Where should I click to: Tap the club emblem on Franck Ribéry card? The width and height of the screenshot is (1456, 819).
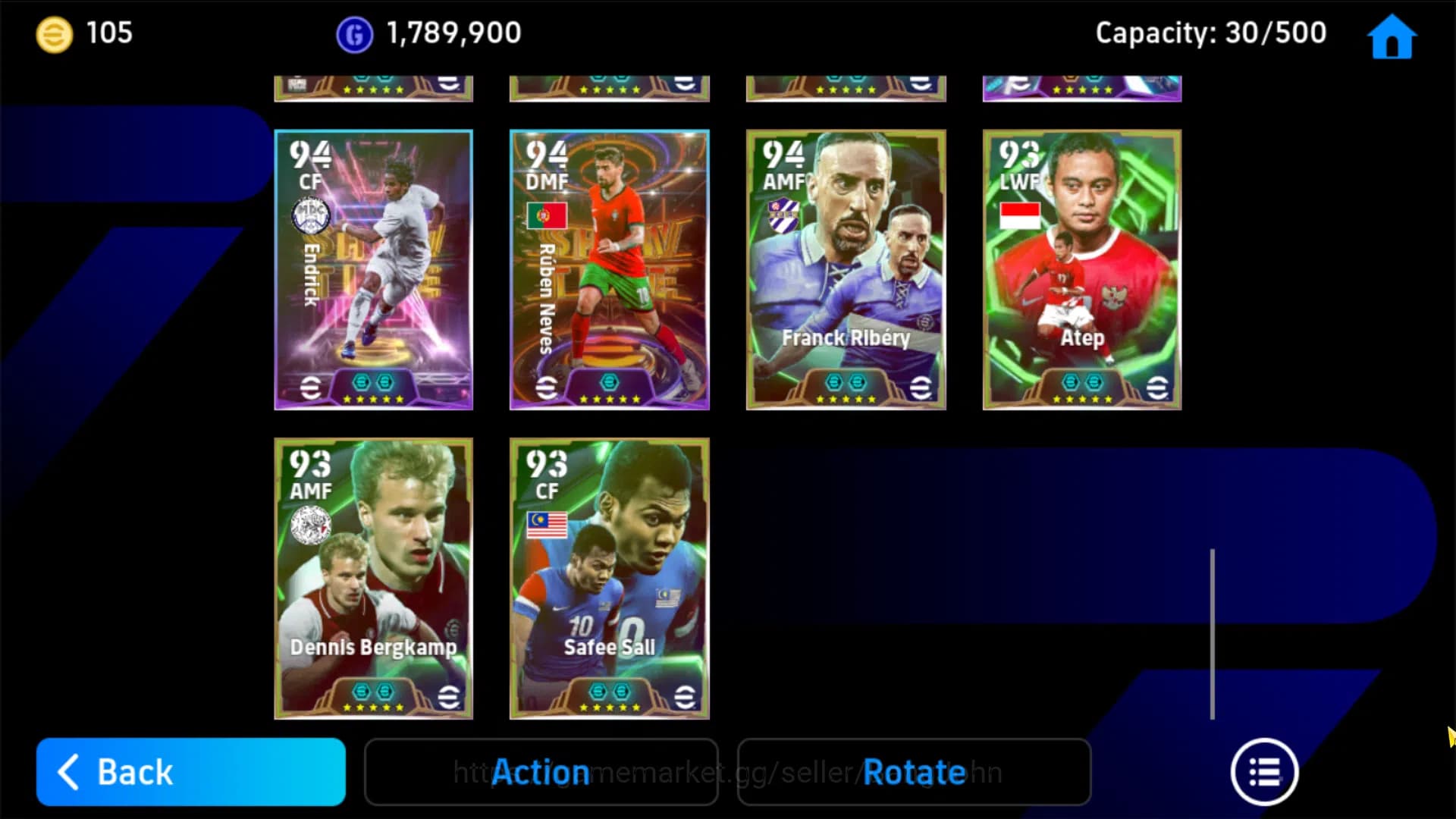click(x=785, y=216)
